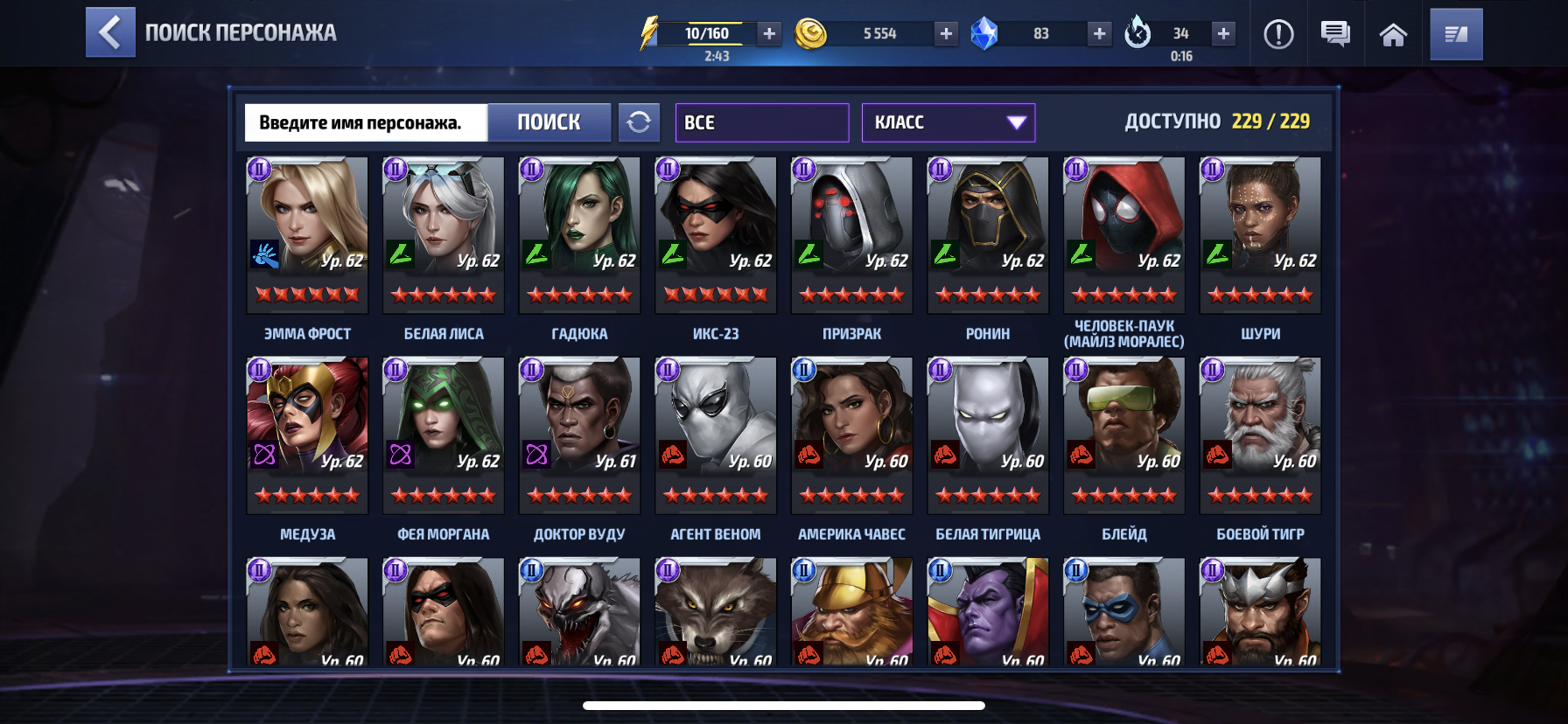Tap the back arrow to leave character search
Image resolution: width=1568 pixels, height=724 pixels.
coord(110,32)
